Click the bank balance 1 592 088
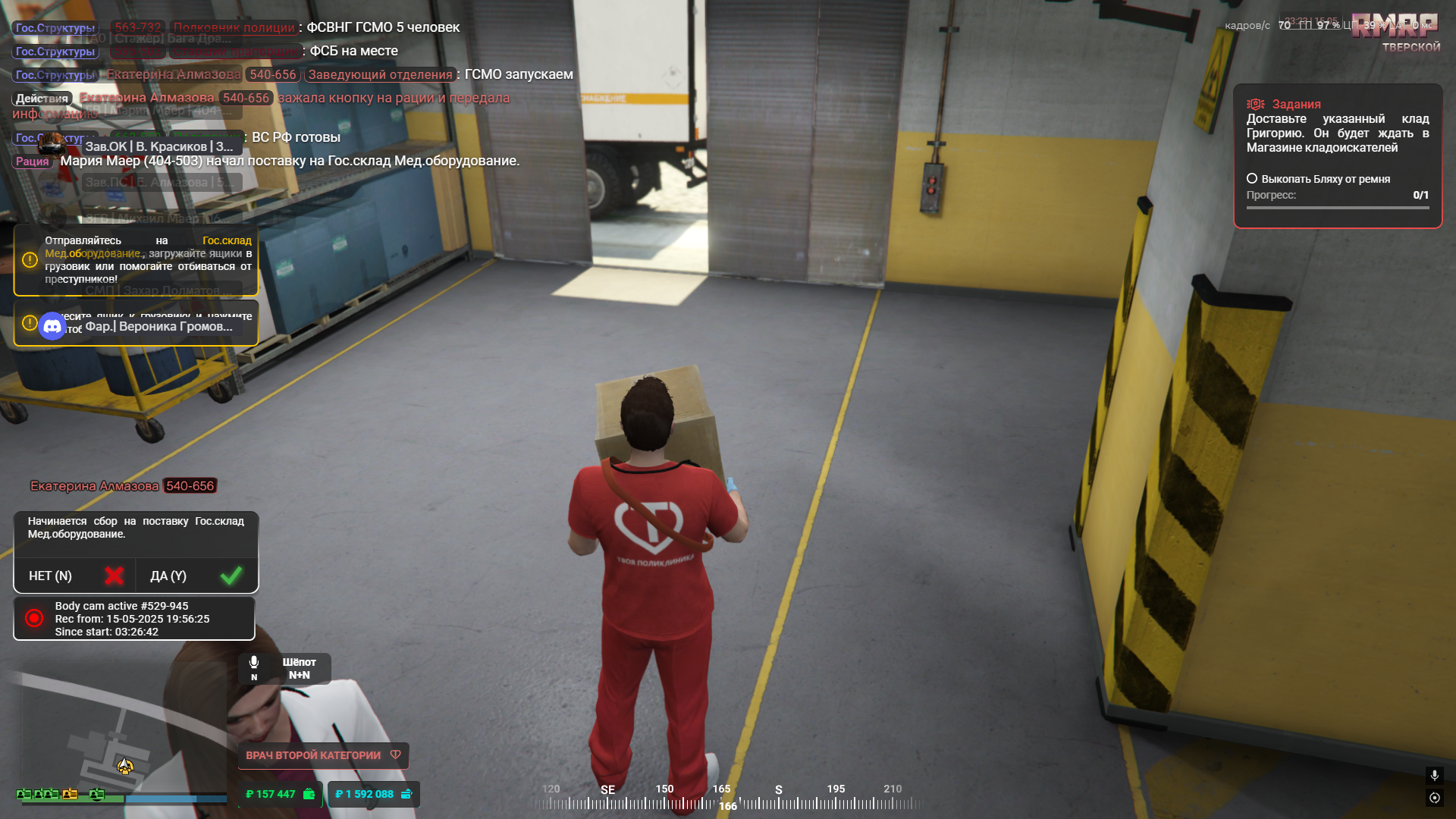Image resolution: width=1456 pixels, height=819 pixels. 373,794
